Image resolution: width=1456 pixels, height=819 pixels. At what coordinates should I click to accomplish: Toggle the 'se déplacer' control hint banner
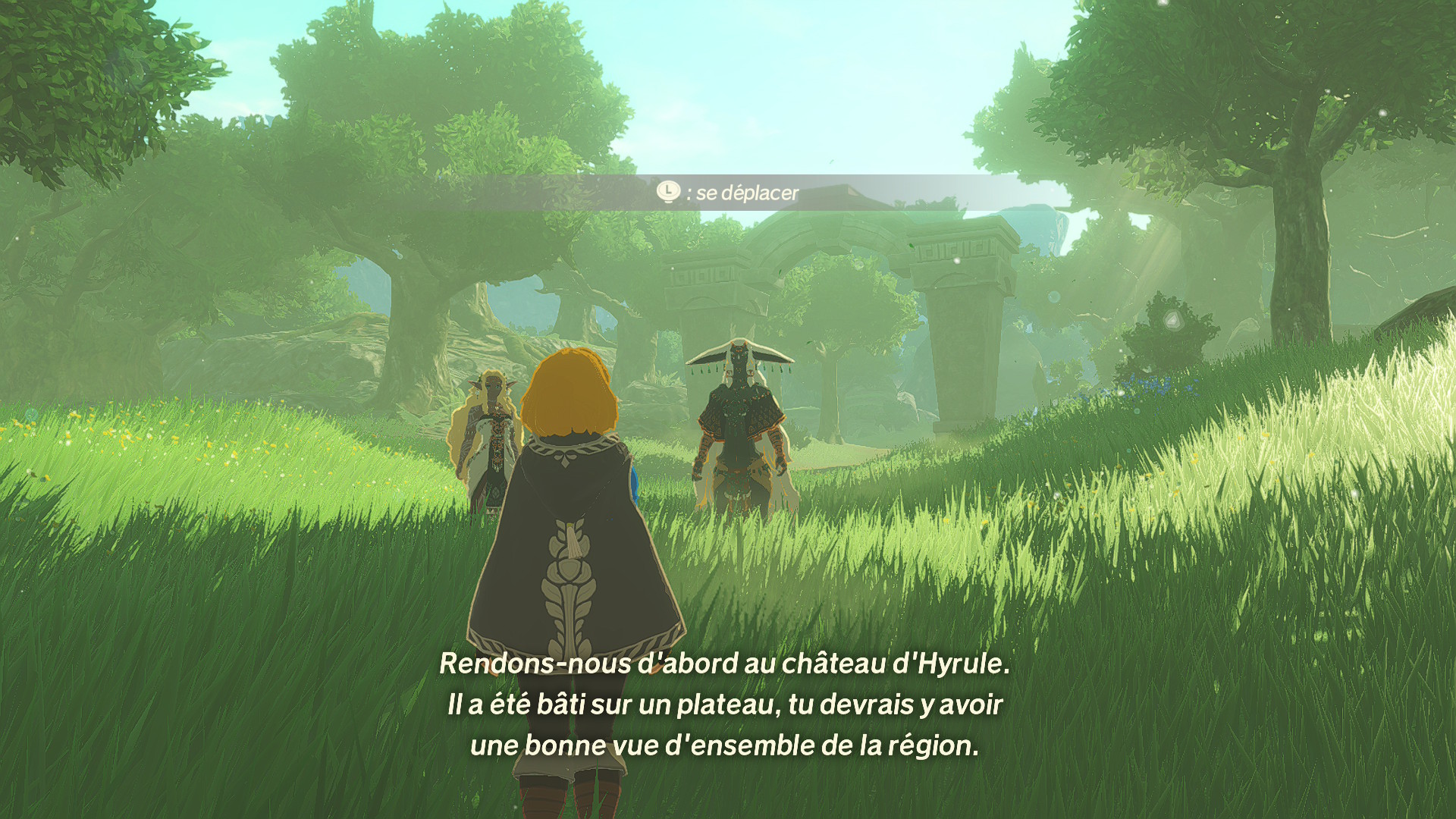click(728, 193)
